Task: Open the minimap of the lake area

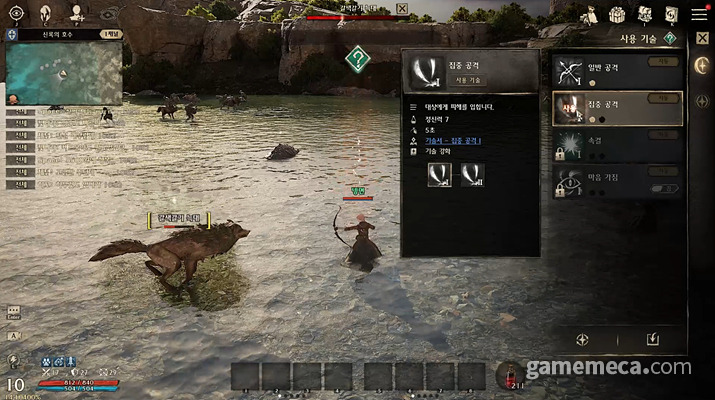Action: [63, 72]
